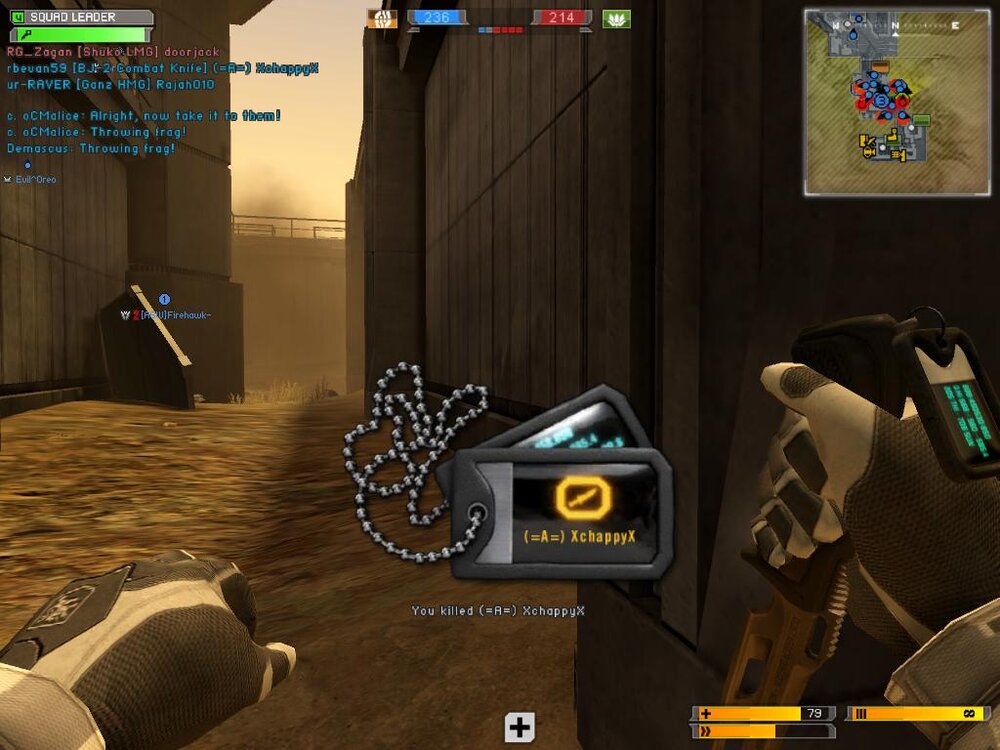Click the green team faction emblem
The height and width of the screenshot is (750, 1000).
616,18
